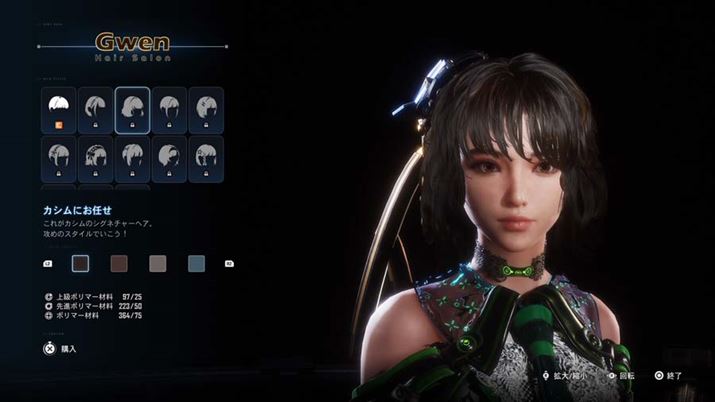Pick the medium reddish-brown hair color swatch
The width and height of the screenshot is (715, 402).
tap(120, 263)
